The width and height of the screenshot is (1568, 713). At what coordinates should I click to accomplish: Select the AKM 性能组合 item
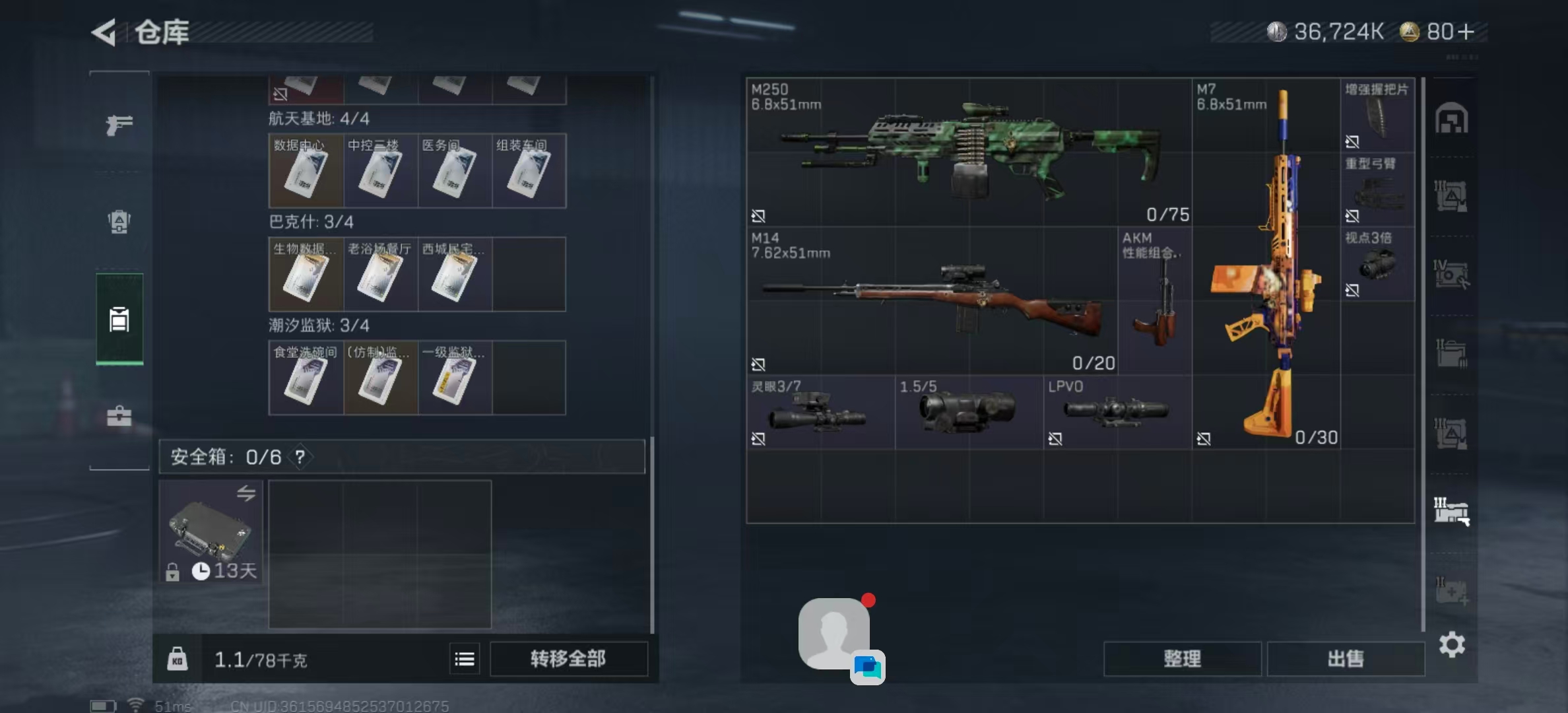pyautogui.click(x=1154, y=301)
